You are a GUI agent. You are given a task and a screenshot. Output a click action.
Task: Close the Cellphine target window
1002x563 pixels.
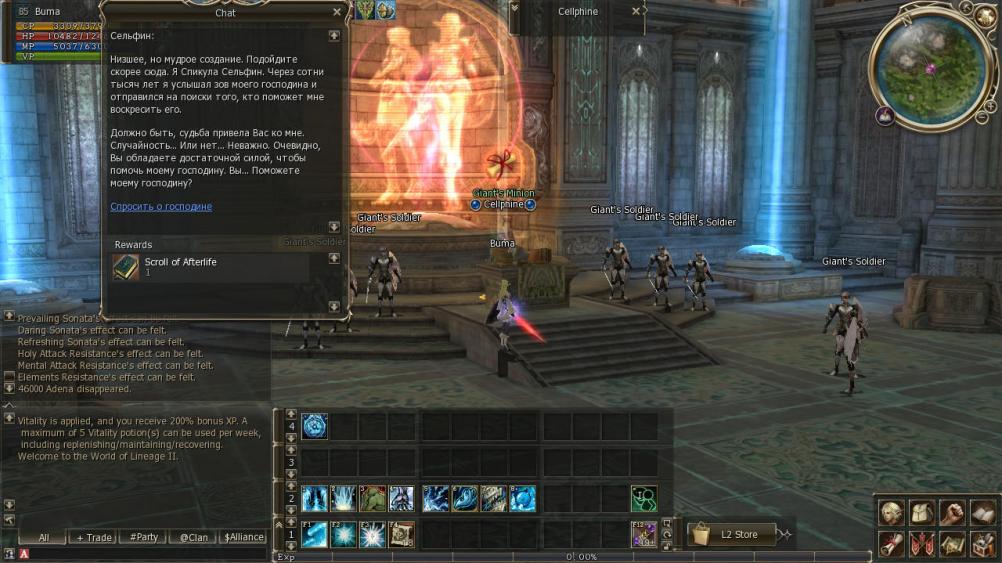636,12
